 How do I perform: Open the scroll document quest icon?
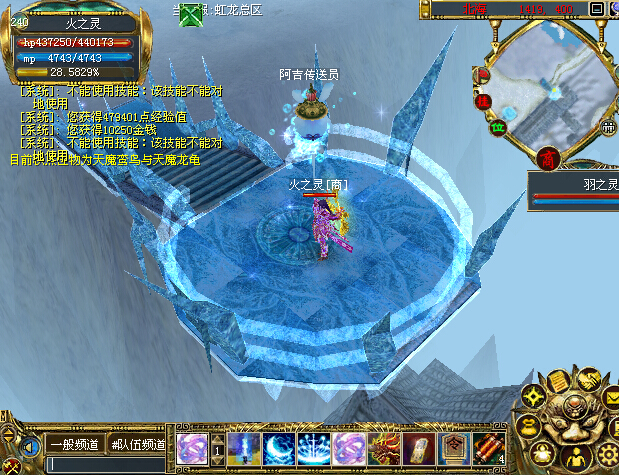(x=558, y=380)
